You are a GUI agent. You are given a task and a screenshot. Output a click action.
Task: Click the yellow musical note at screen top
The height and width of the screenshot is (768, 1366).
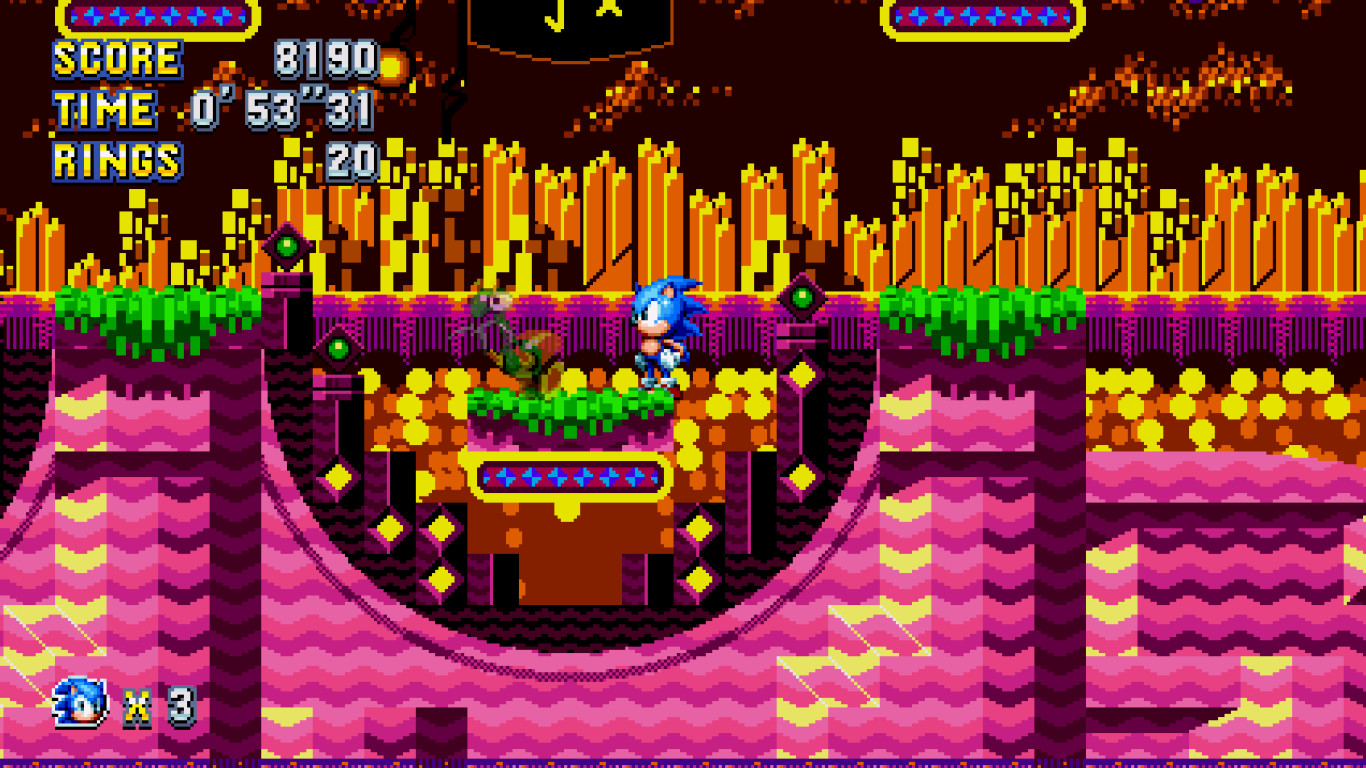pyautogui.click(x=555, y=18)
